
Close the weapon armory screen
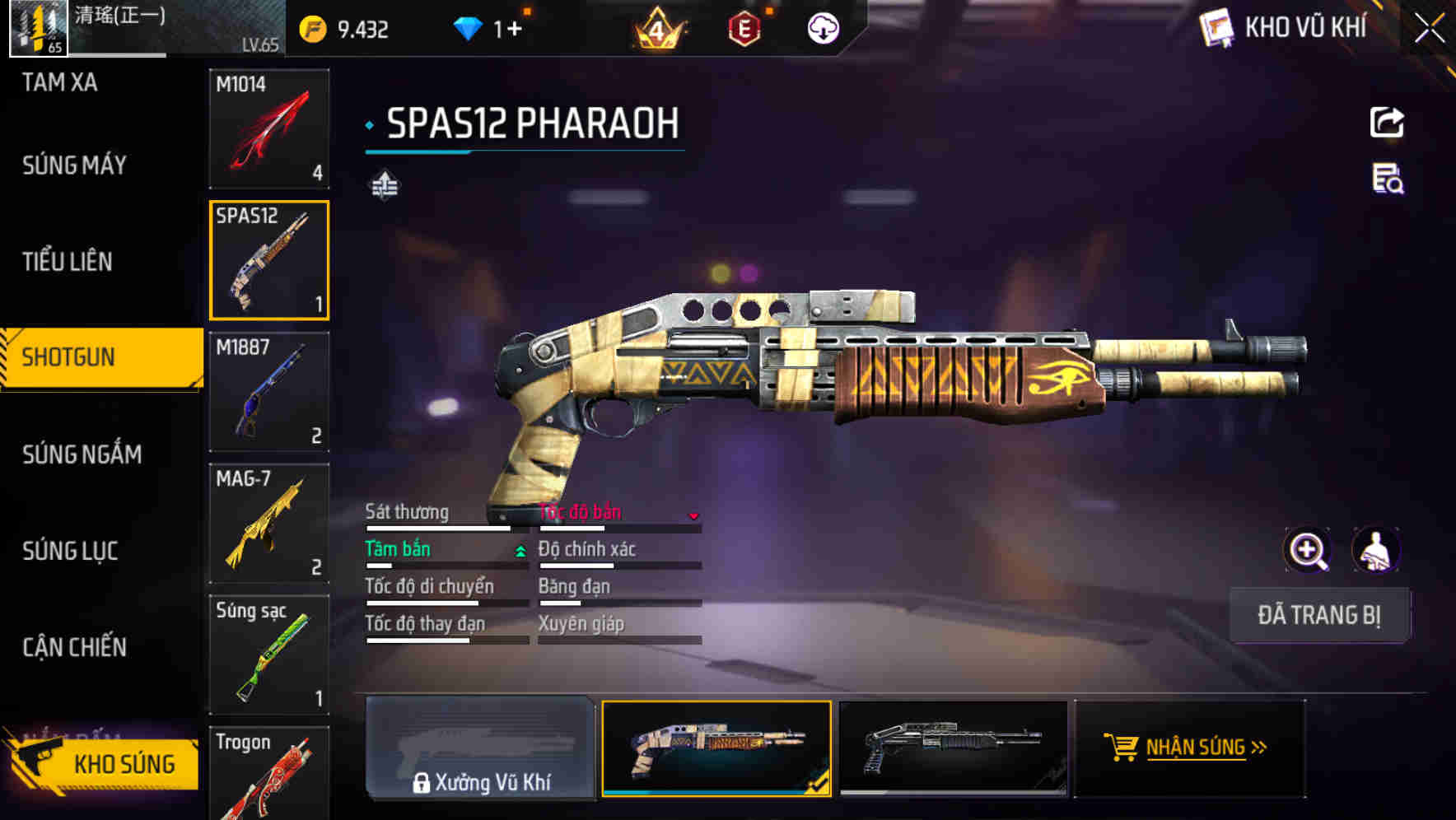[x=1430, y=29]
